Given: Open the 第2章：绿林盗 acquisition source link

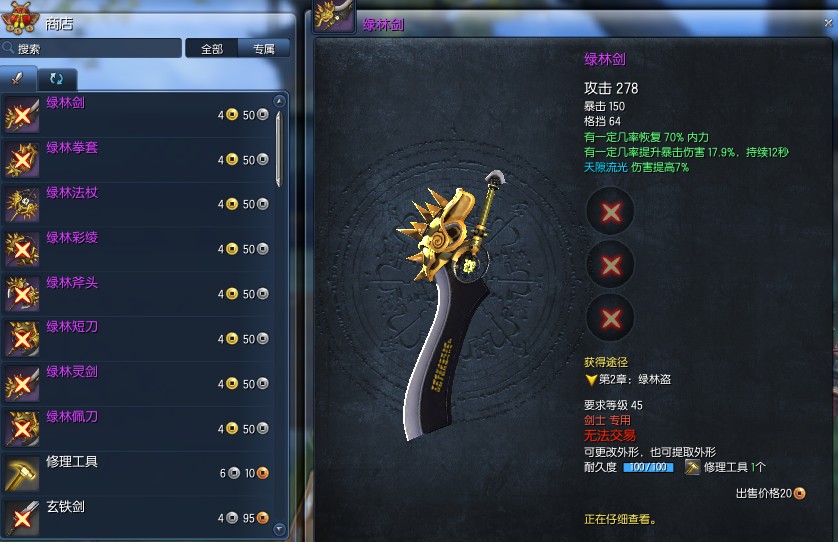Looking at the screenshot, I should pos(637,380).
